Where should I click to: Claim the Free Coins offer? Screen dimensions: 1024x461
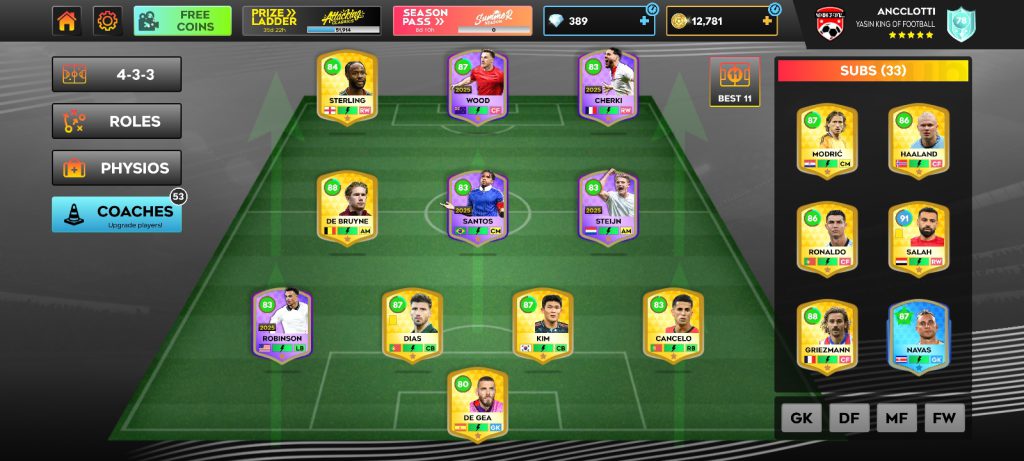182,21
